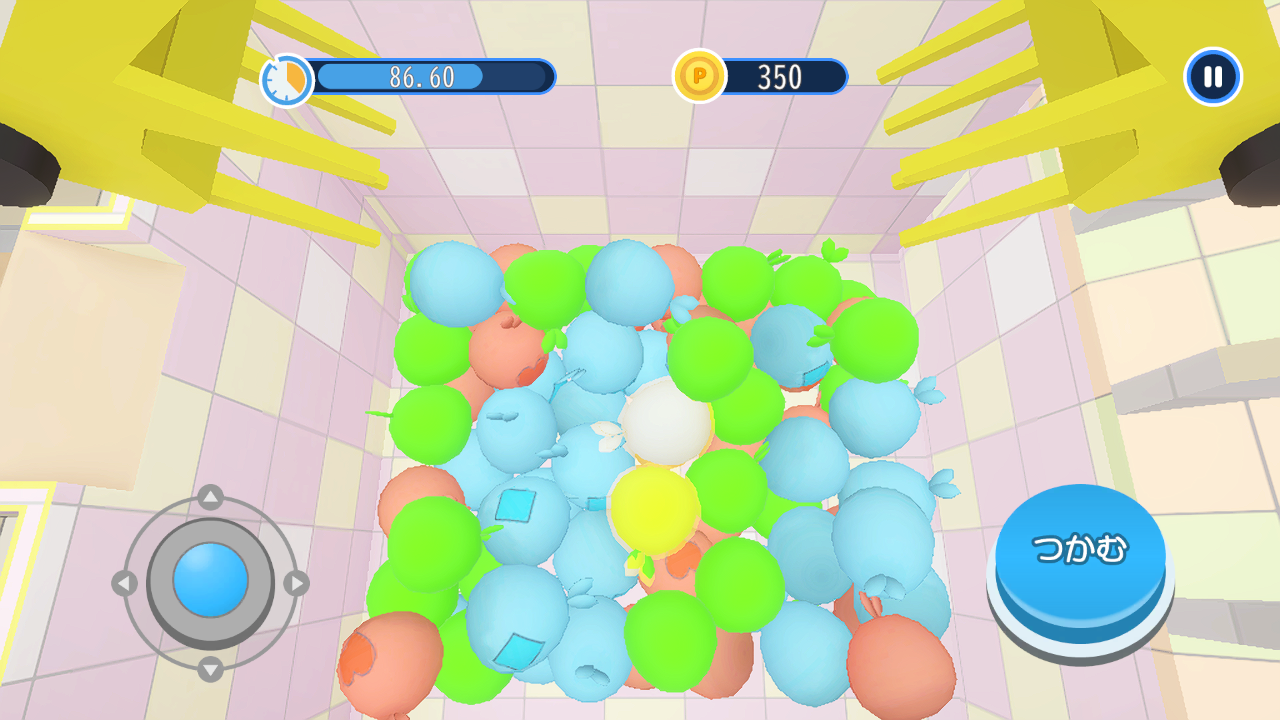Tap the blue joystick center knob
1280x720 pixels.
[210, 581]
